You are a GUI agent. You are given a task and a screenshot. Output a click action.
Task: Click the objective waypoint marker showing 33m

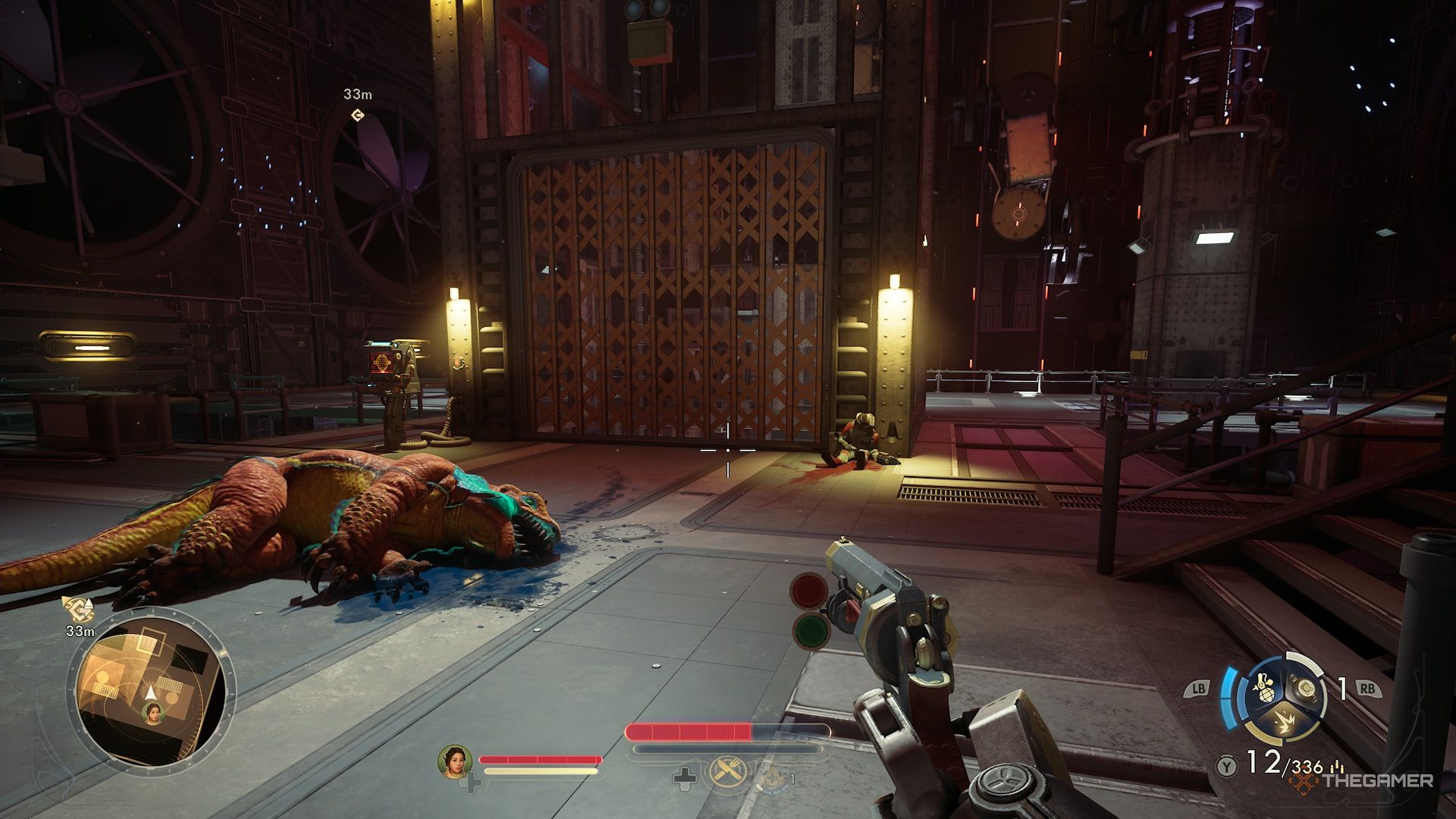click(357, 115)
